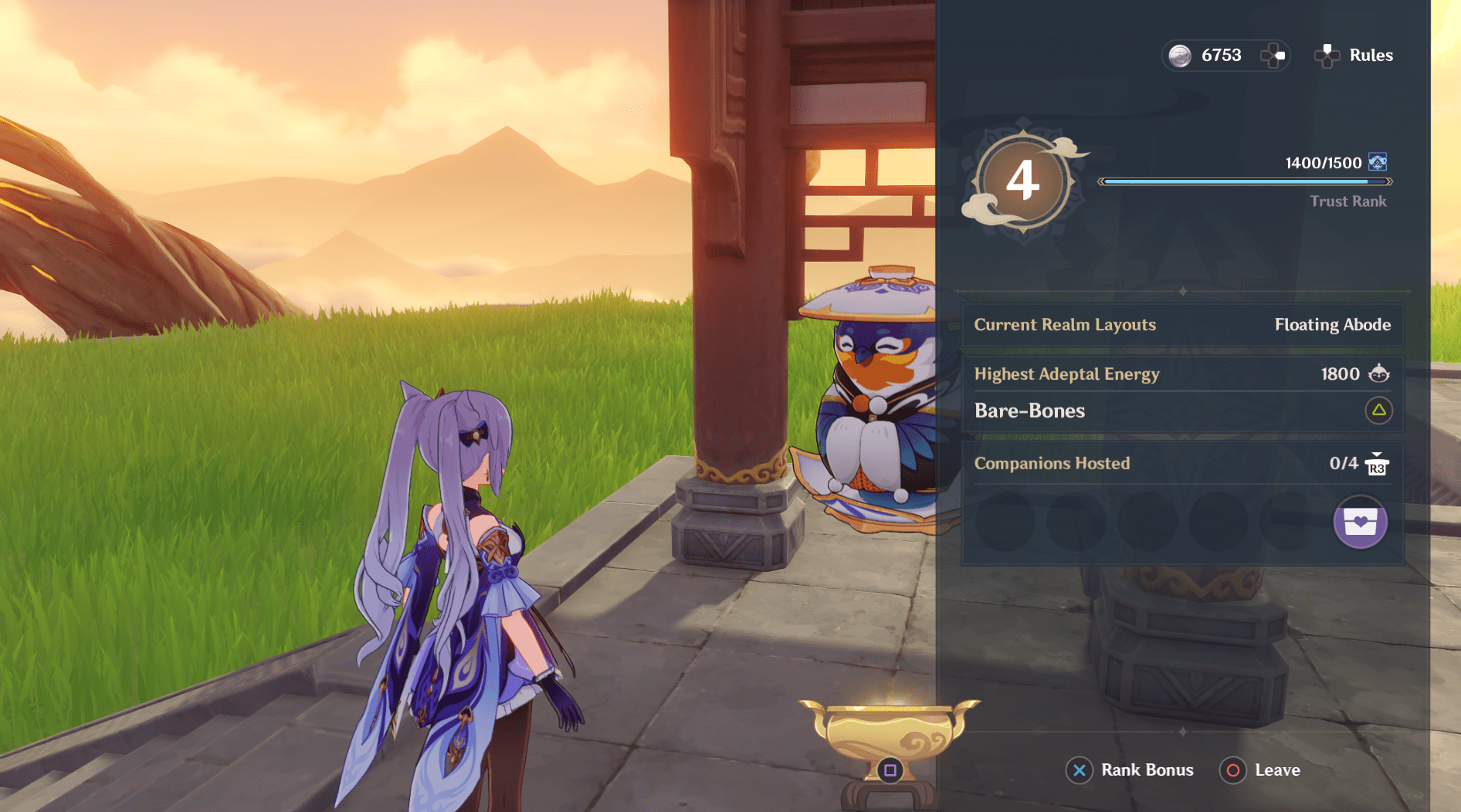Image resolution: width=1461 pixels, height=812 pixels.
Task: Open the purple heart chest button
Action: tap(1360, 523)
